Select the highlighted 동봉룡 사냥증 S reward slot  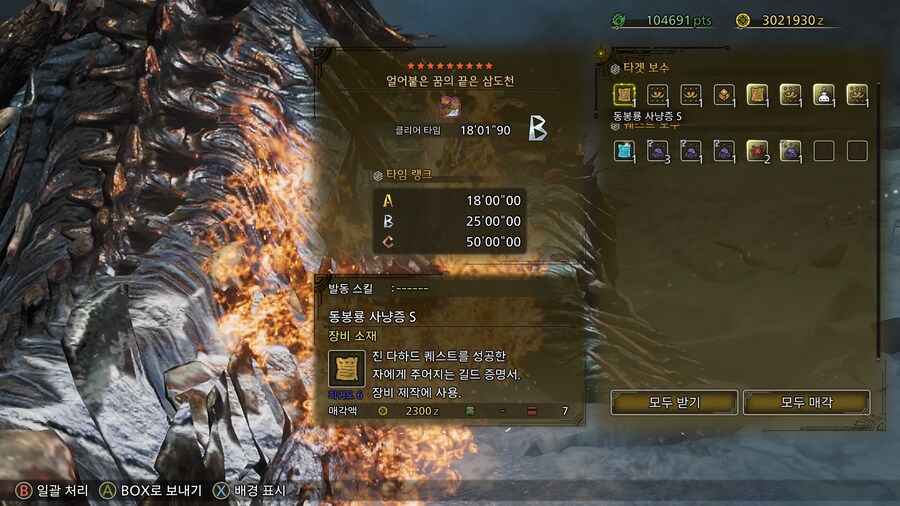click(x=624, y=94)
